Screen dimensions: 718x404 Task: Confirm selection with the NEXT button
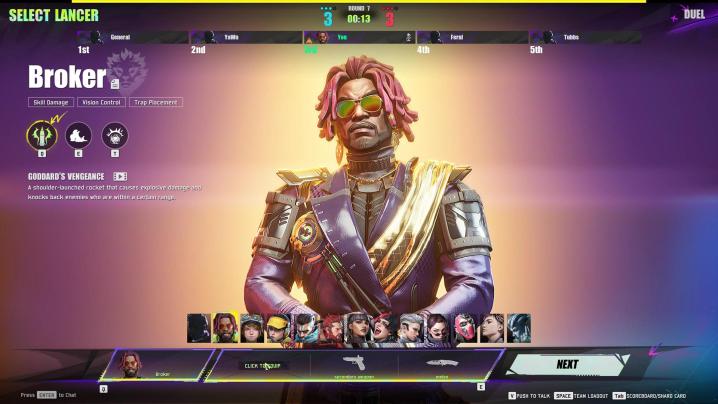pyautogui.click(x=568, y=365)
